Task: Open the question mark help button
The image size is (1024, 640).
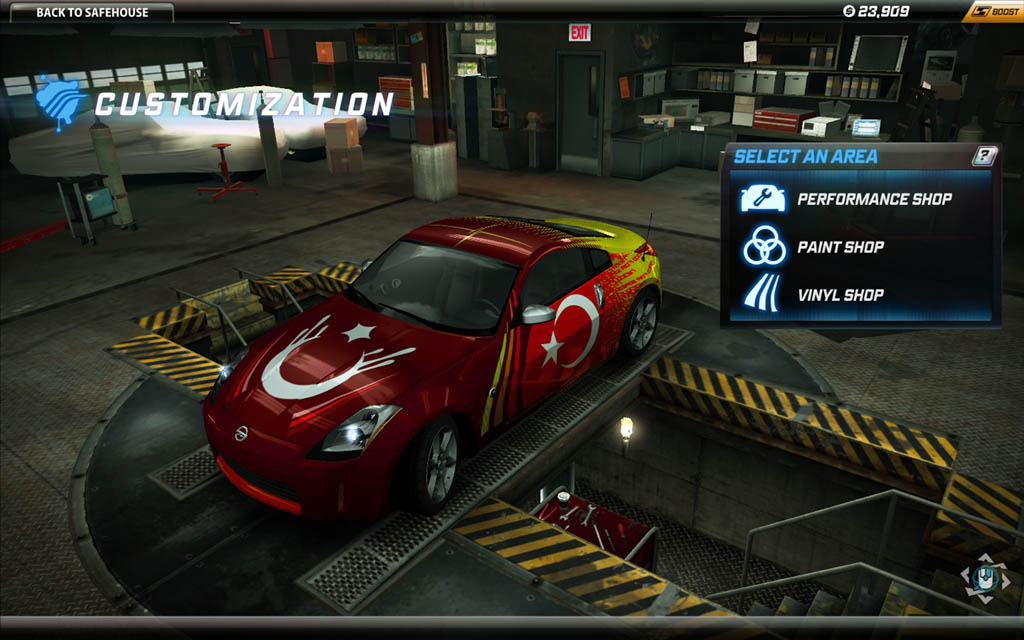Action: coord(984,156)
